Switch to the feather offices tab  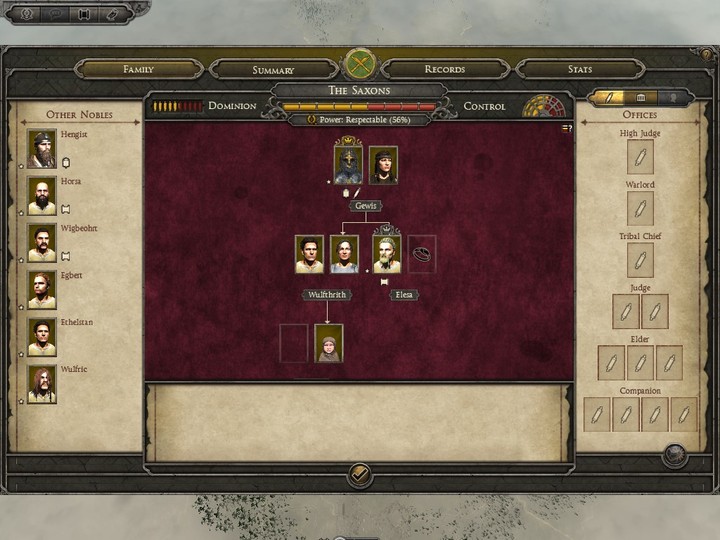coord(606,97)
